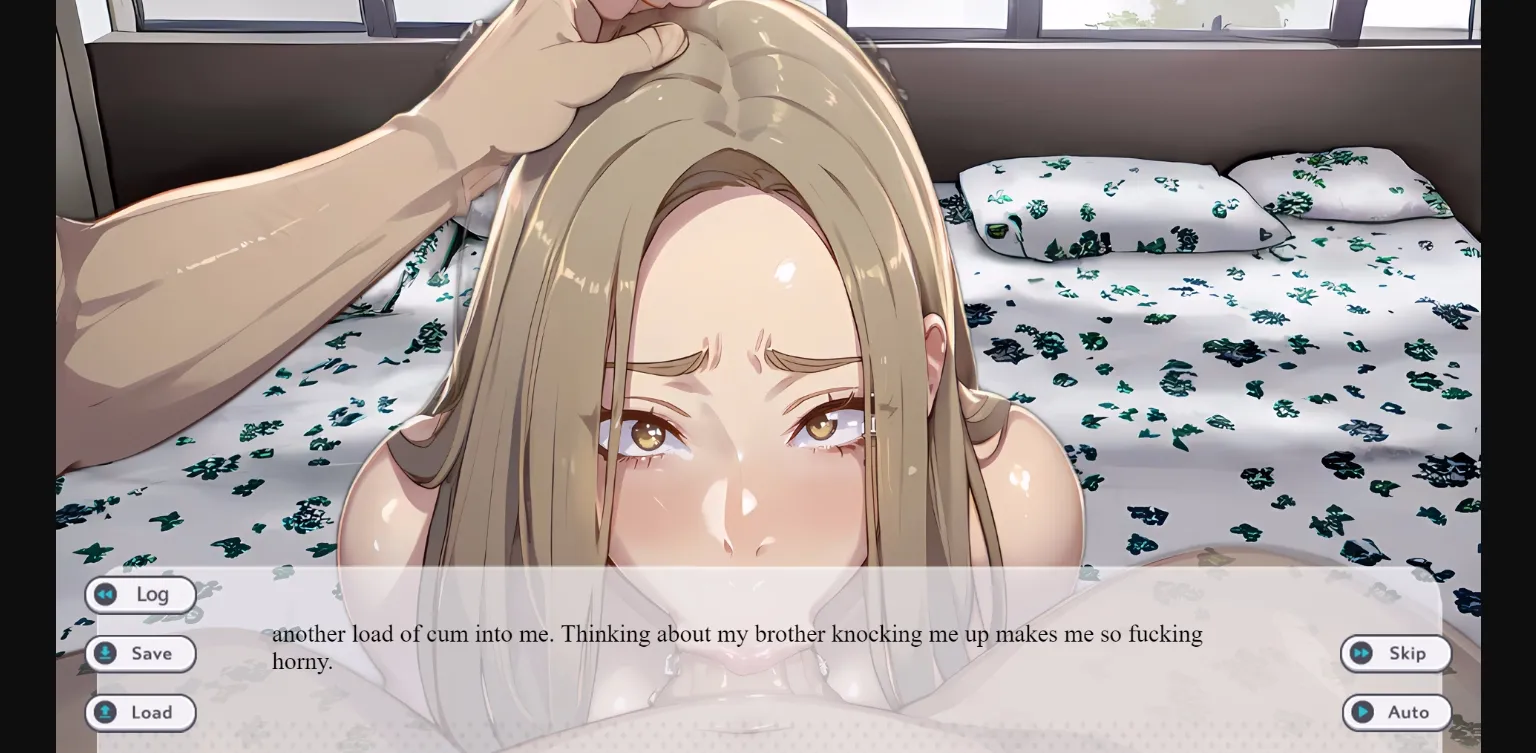
Task: Load a previously saved game
Action: [141, 712]
